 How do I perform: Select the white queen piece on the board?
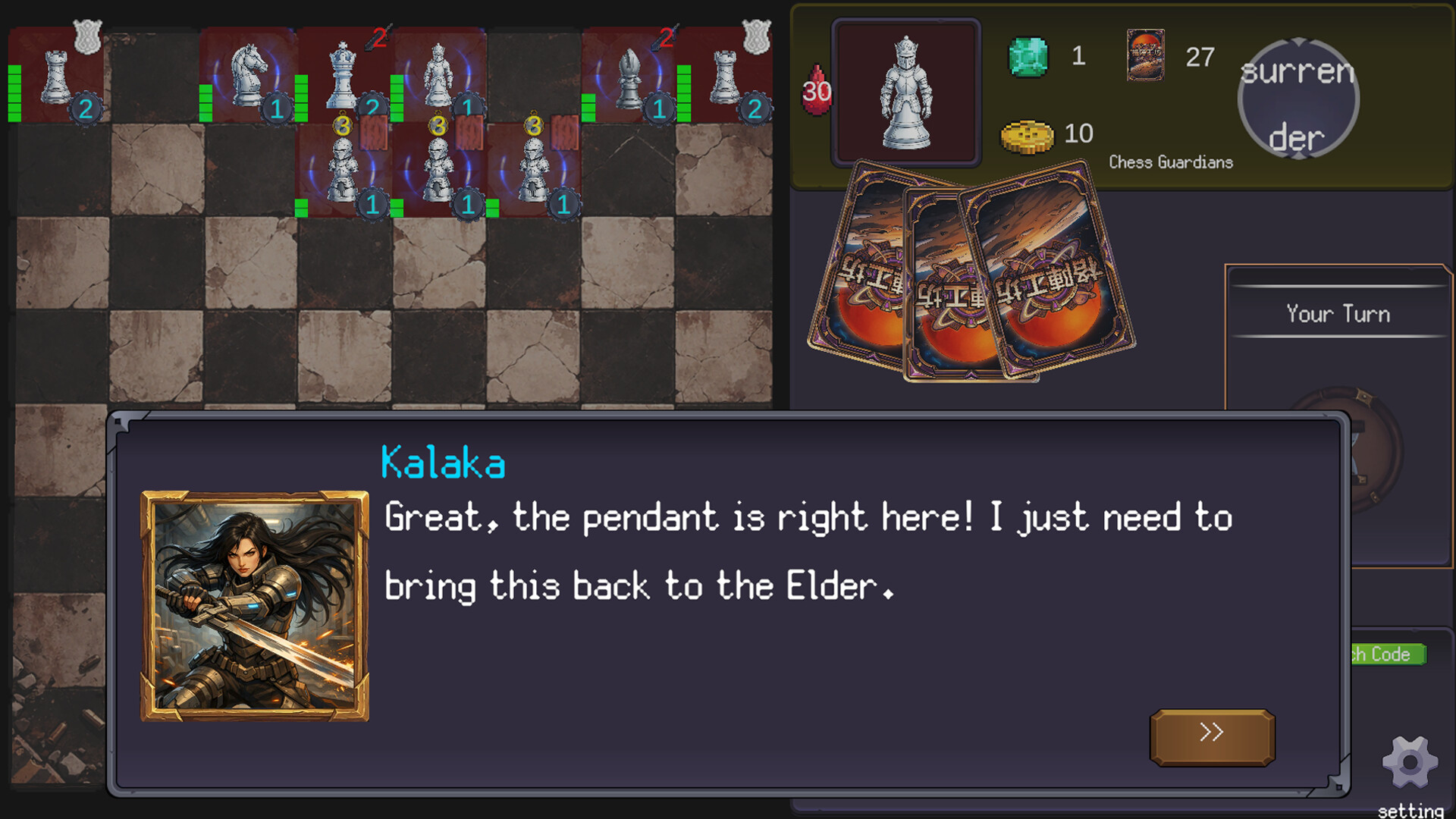[x=343, y=76]
